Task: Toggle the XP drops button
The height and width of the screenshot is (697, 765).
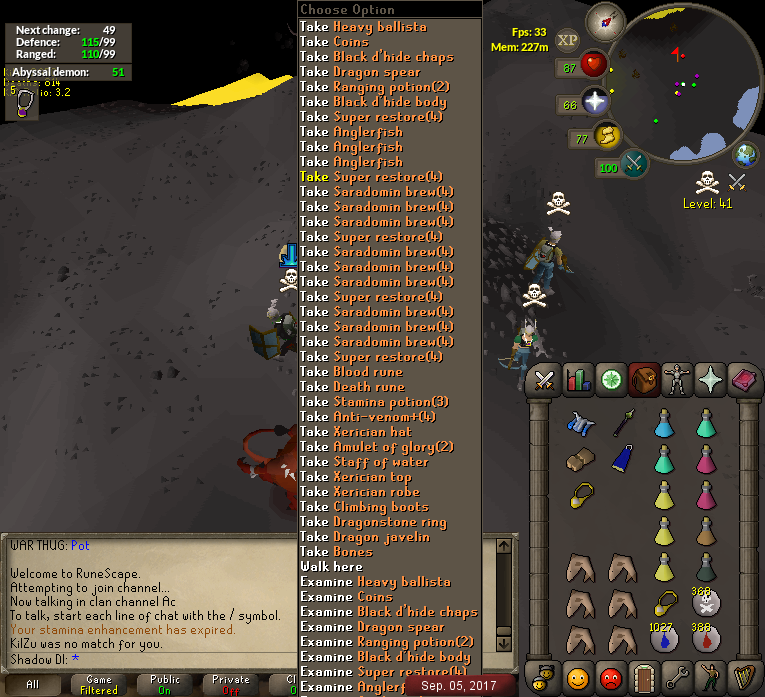Action: click(x=568, y=40)
